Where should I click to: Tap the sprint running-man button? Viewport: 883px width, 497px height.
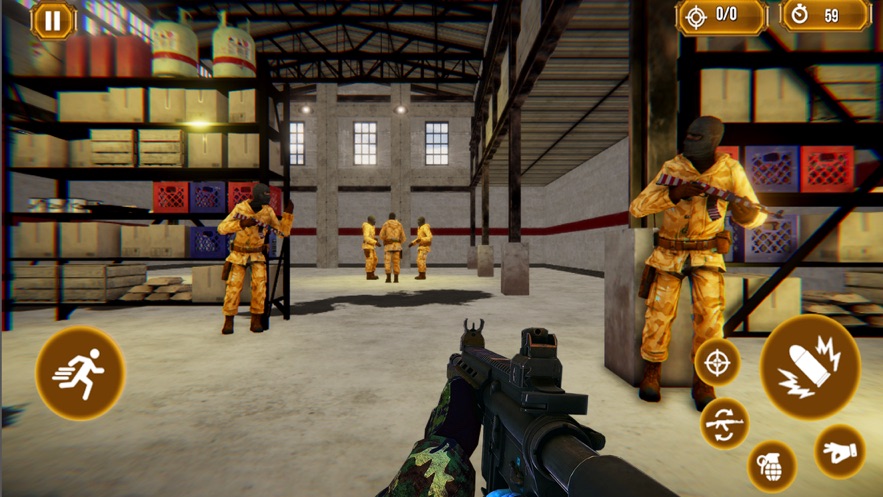point(81,373)
